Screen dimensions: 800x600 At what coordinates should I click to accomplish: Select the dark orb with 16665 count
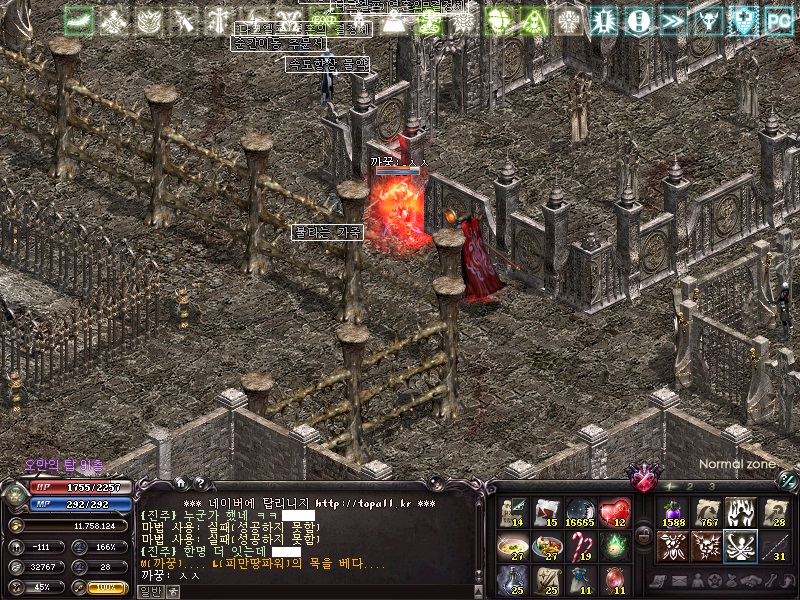[x=580, y=512]
